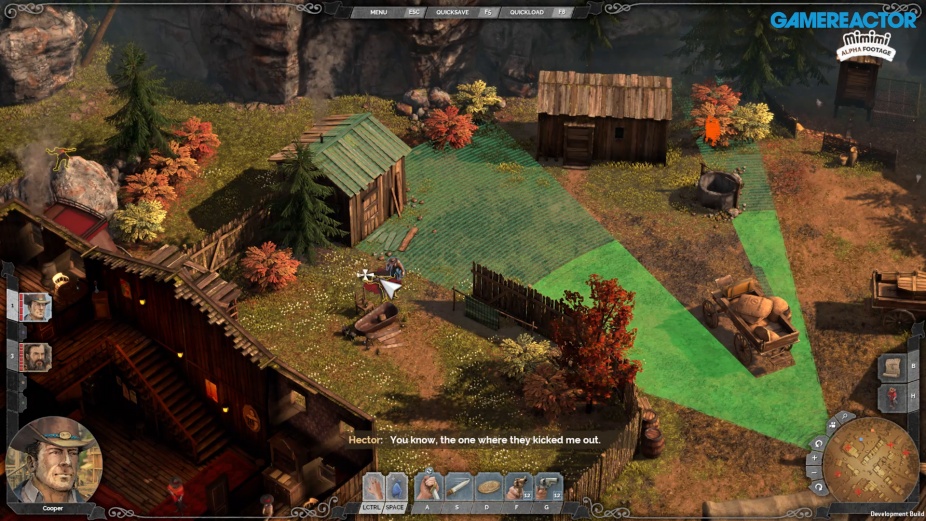Screen dimensions: 926x521
Task: Open the paper scroll objectives button
Action: coord(894,367)
